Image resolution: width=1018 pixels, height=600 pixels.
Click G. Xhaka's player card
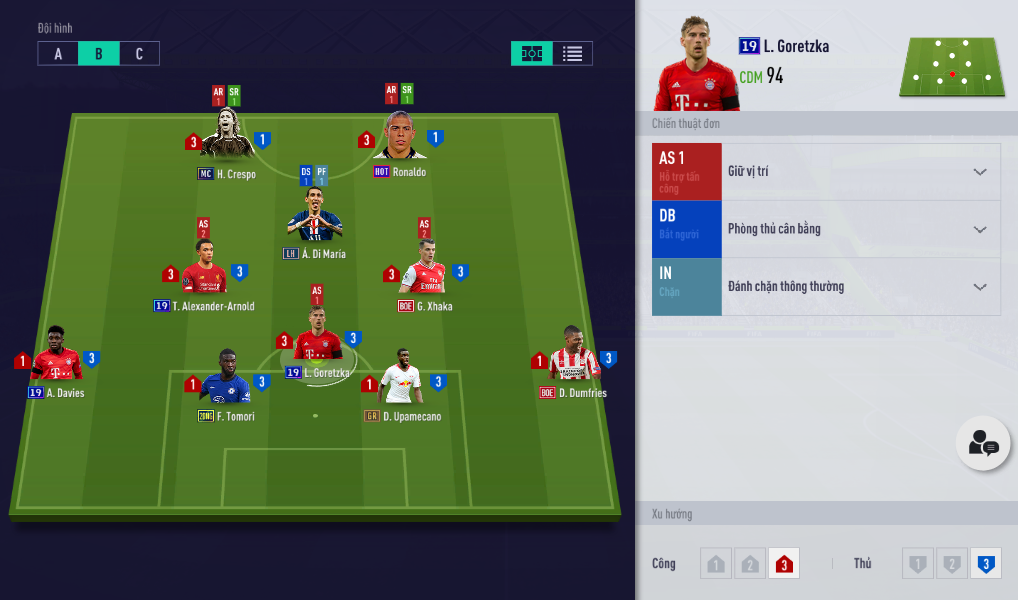(425, 271)
